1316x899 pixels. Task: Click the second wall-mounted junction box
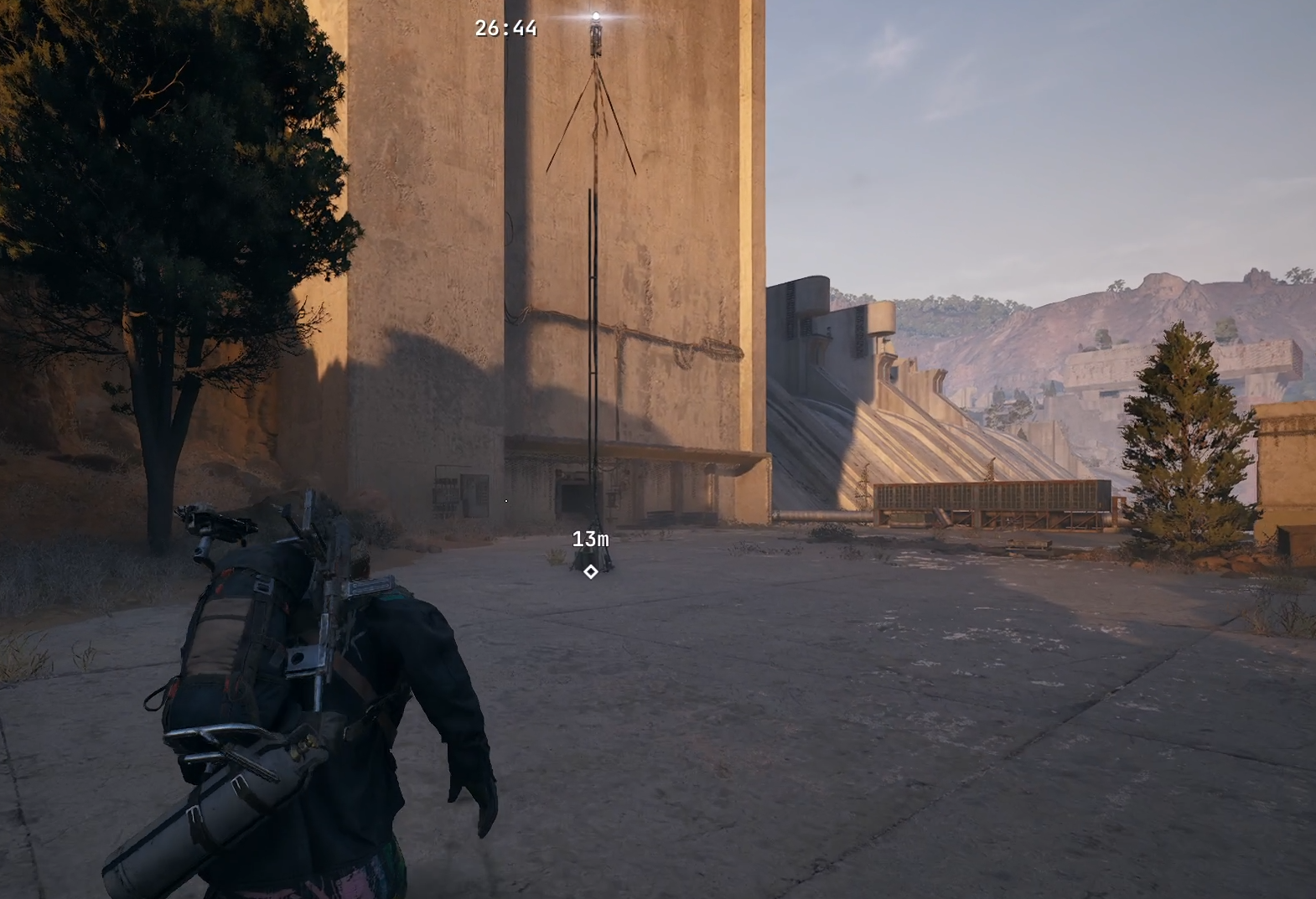click(475, 496)
